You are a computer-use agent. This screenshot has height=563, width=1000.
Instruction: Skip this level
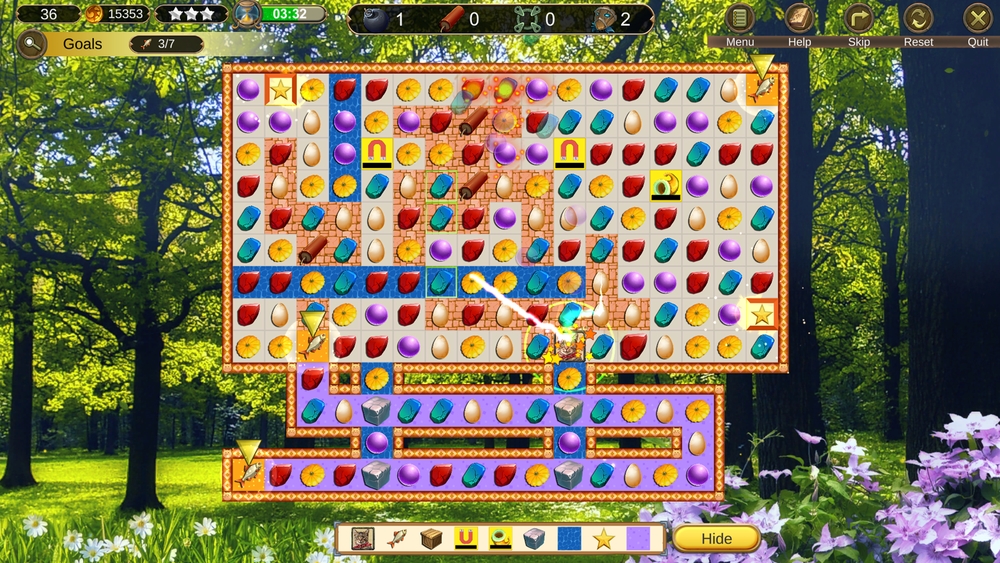[859, 18]
